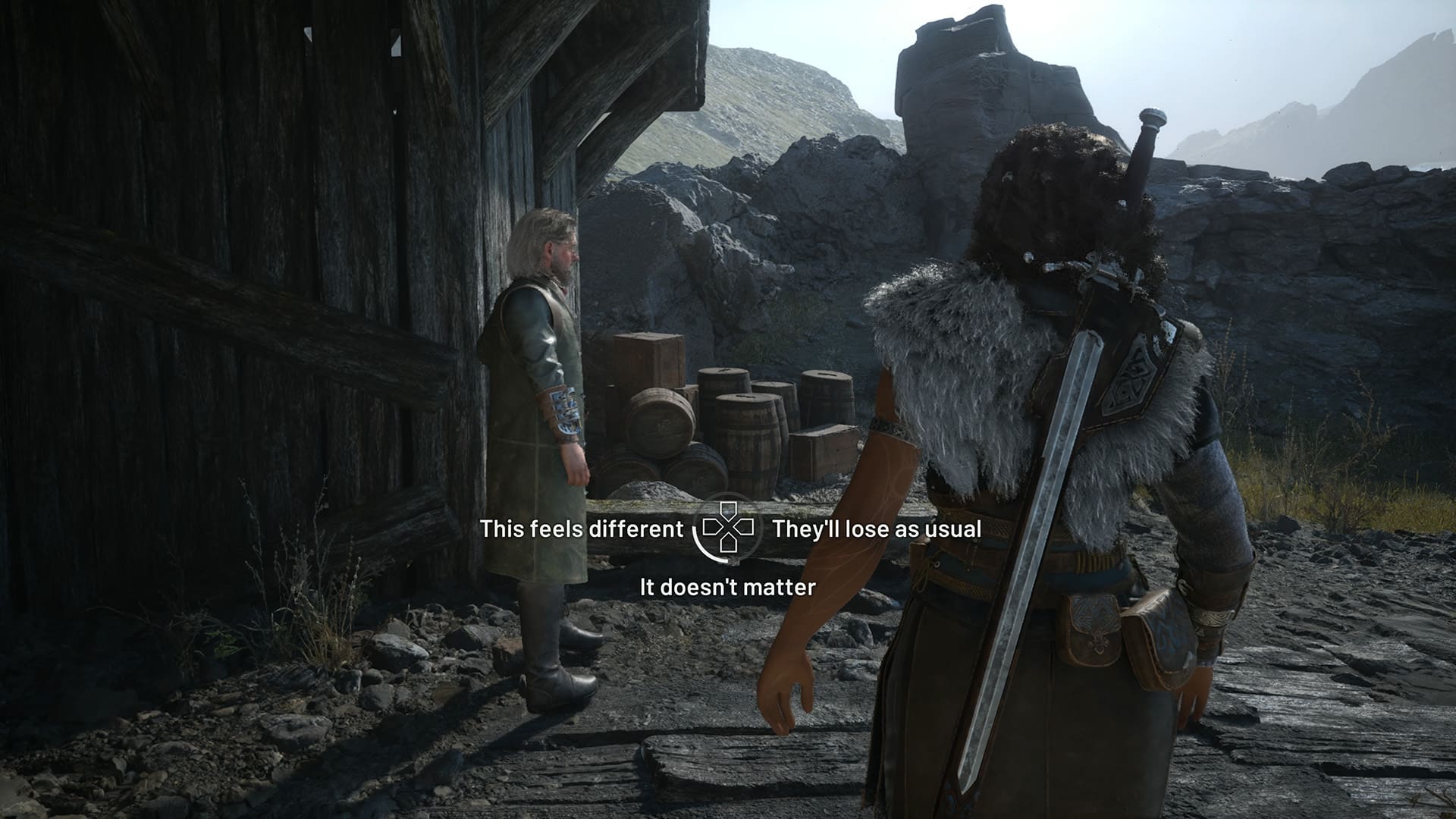Click the right arrow of the D-pad icon
Viewport: 1456px width, 819px height.
[745, 527]
